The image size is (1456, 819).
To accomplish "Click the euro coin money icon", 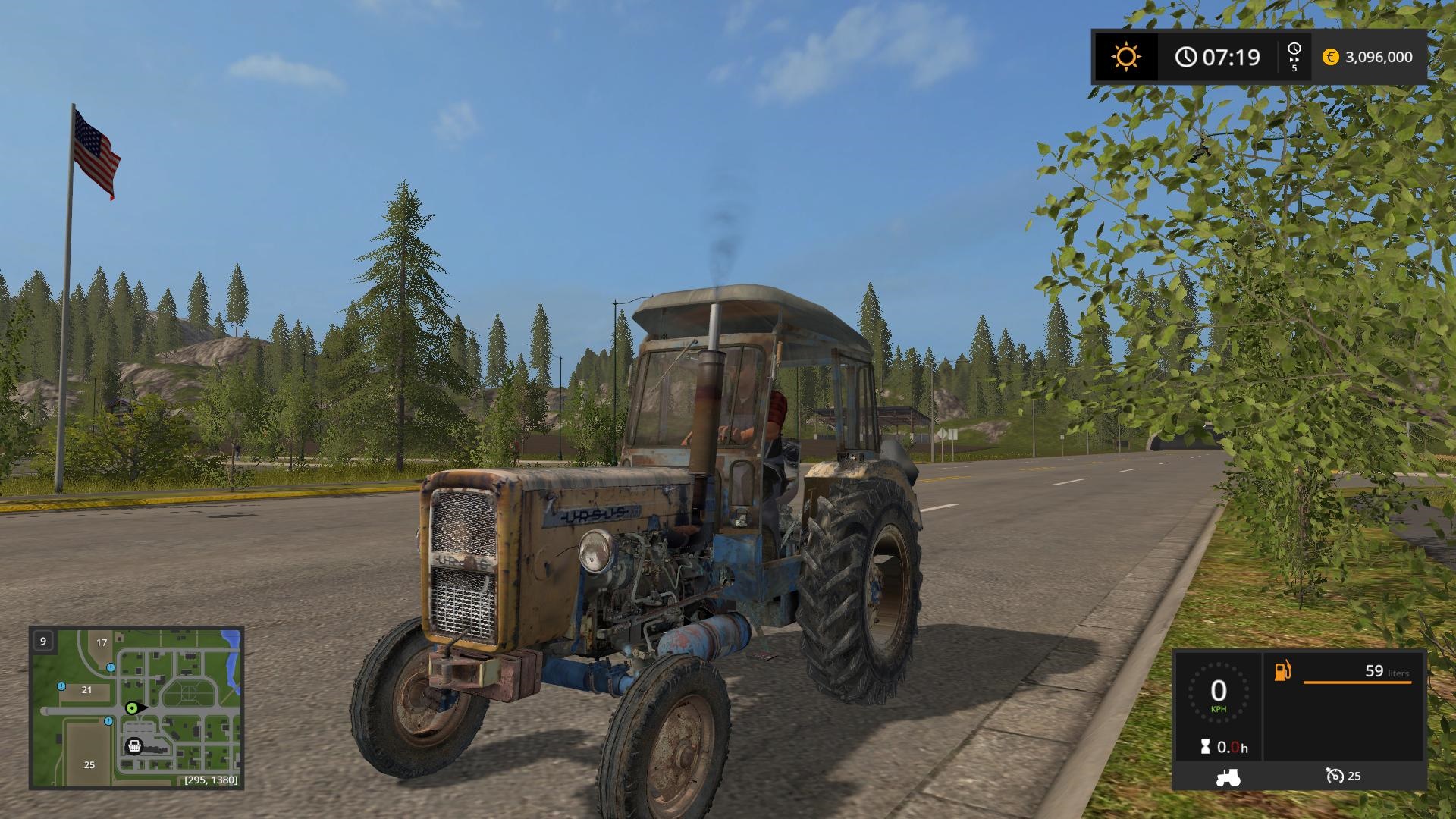I will pyautogui.click(x=1330, y=56).
